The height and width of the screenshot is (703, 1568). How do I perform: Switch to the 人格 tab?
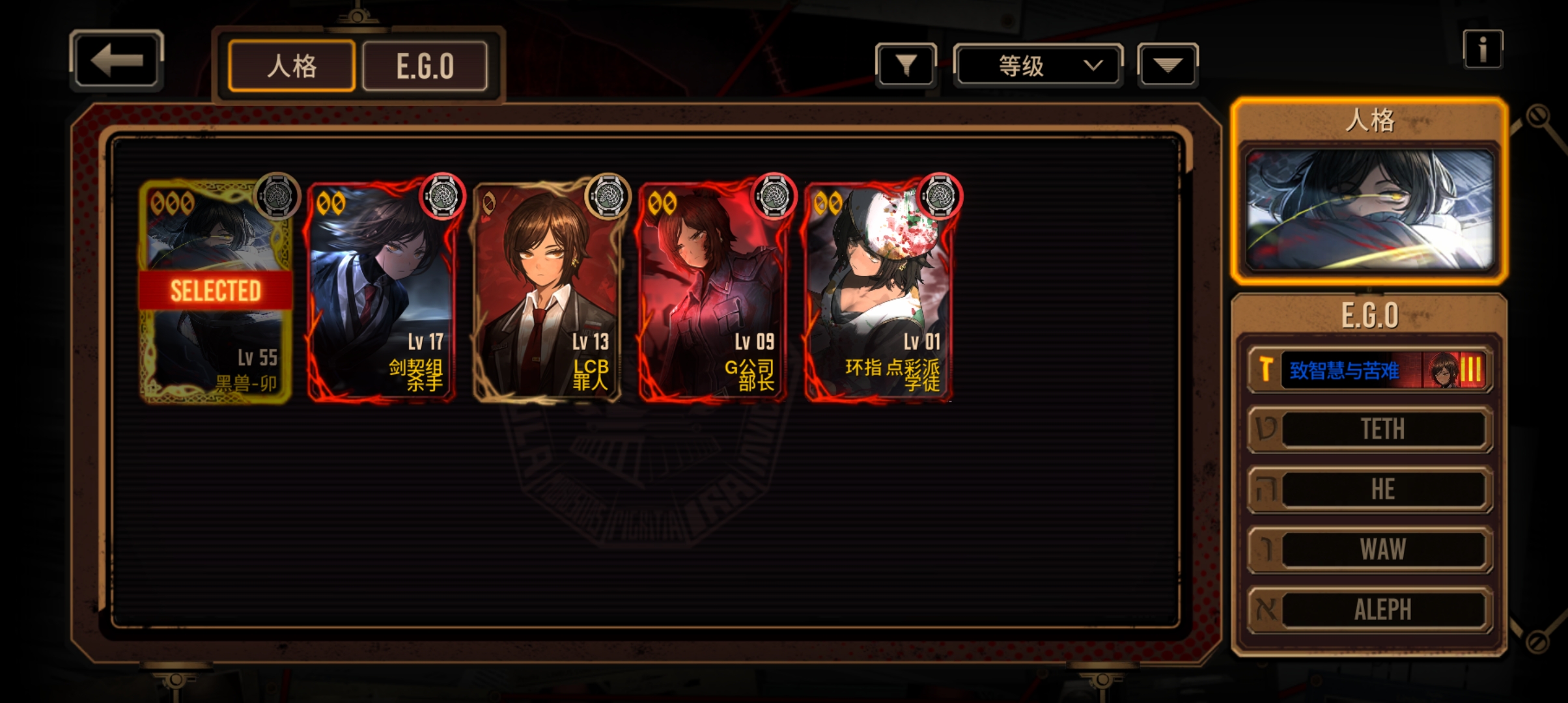click(292, 66)
